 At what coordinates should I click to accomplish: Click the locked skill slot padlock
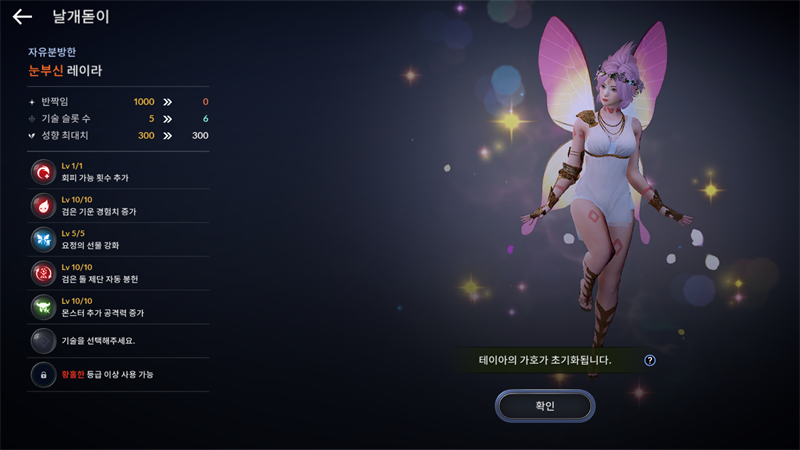[44, 375]
